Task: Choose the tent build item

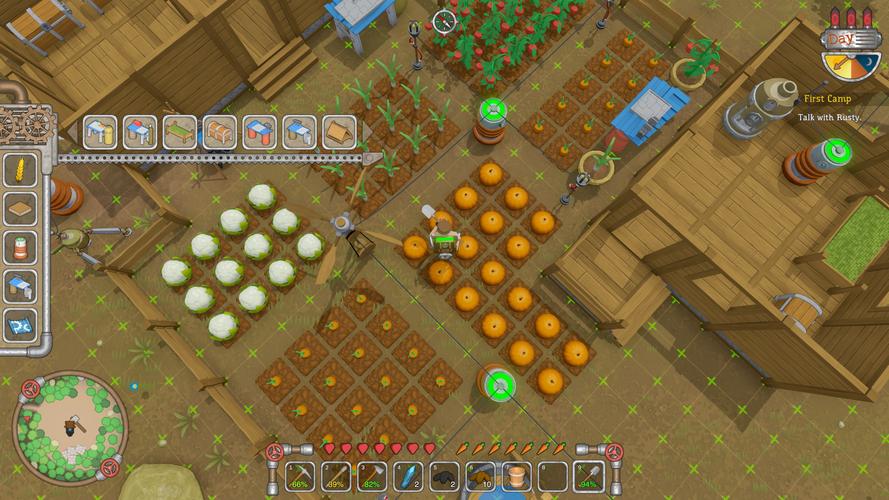Action: click(340, 132)
